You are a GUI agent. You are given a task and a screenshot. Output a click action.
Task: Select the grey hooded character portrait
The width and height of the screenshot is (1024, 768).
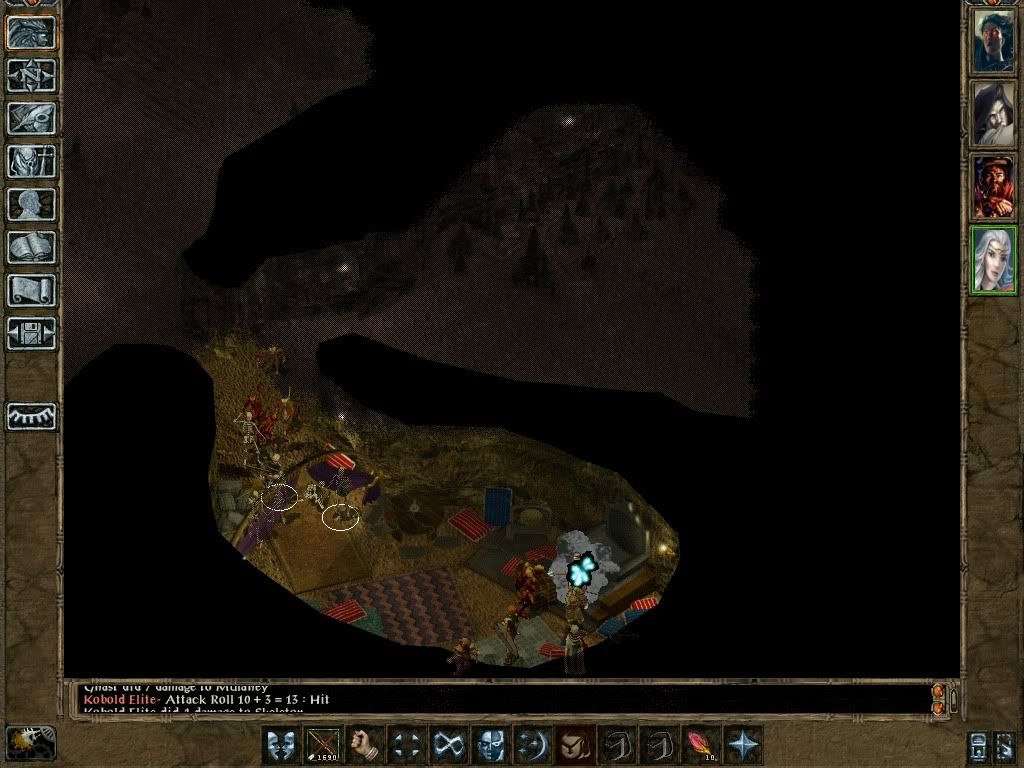[993, 114]
